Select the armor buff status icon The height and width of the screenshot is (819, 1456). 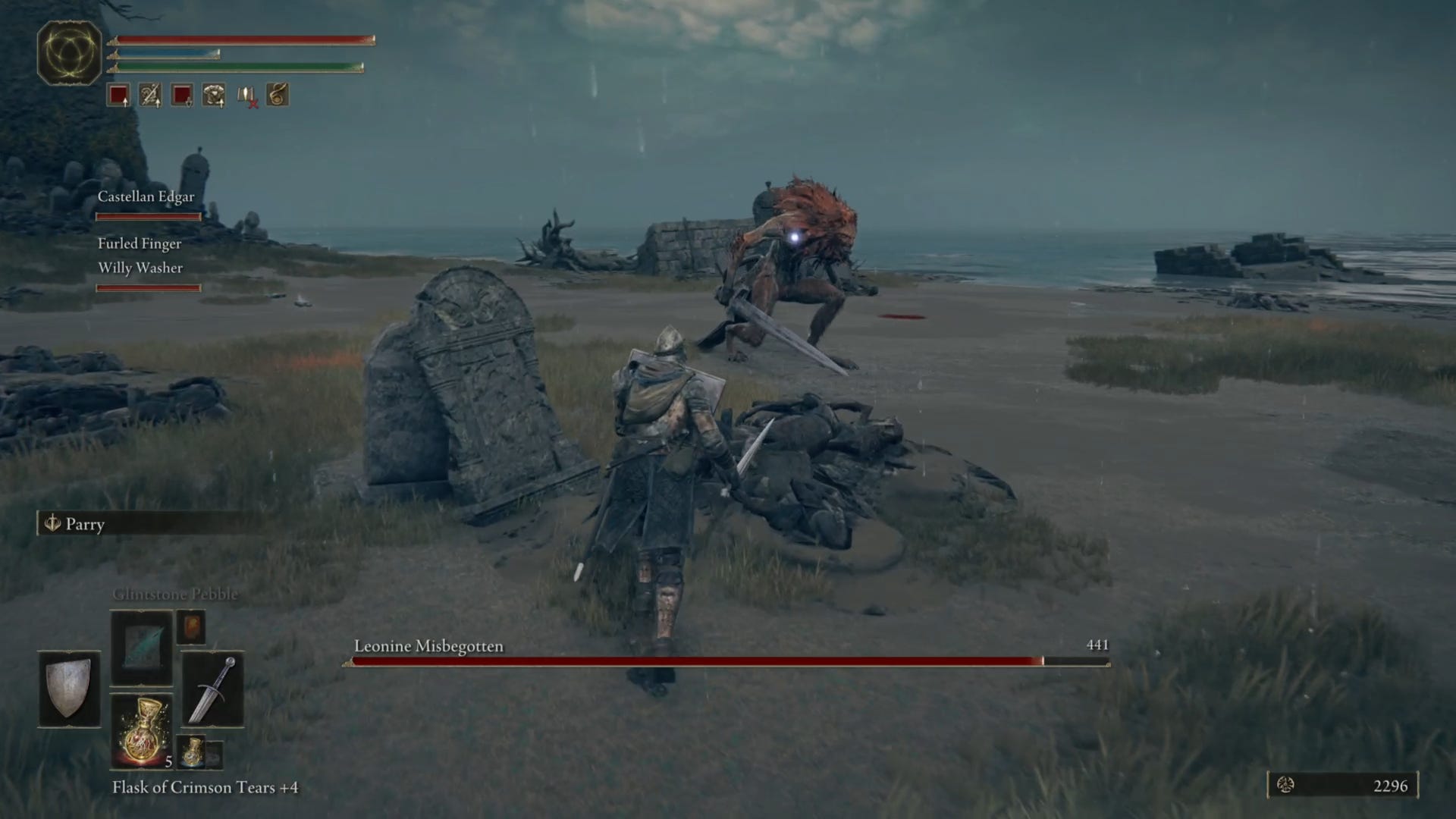coord(213,95)
